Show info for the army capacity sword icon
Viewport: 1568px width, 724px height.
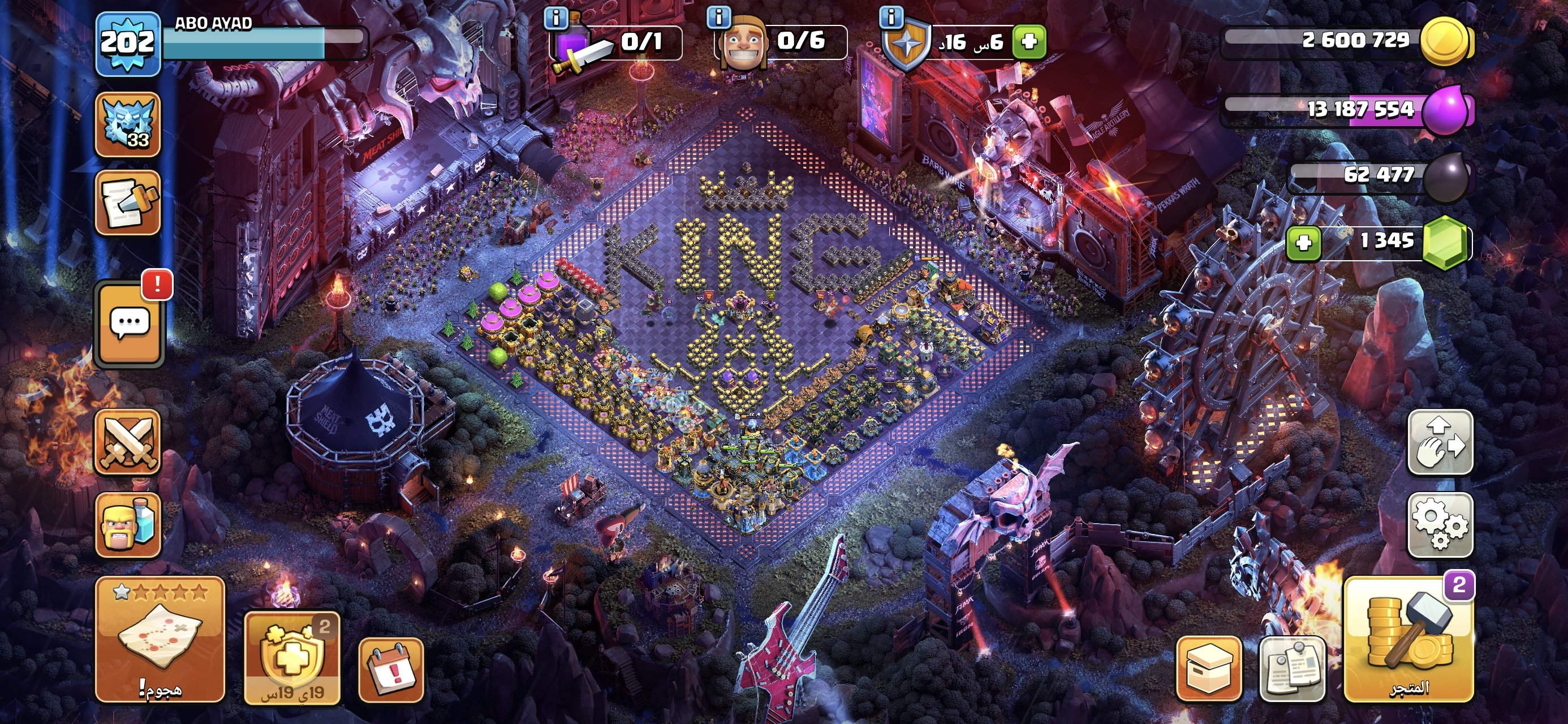555,18
